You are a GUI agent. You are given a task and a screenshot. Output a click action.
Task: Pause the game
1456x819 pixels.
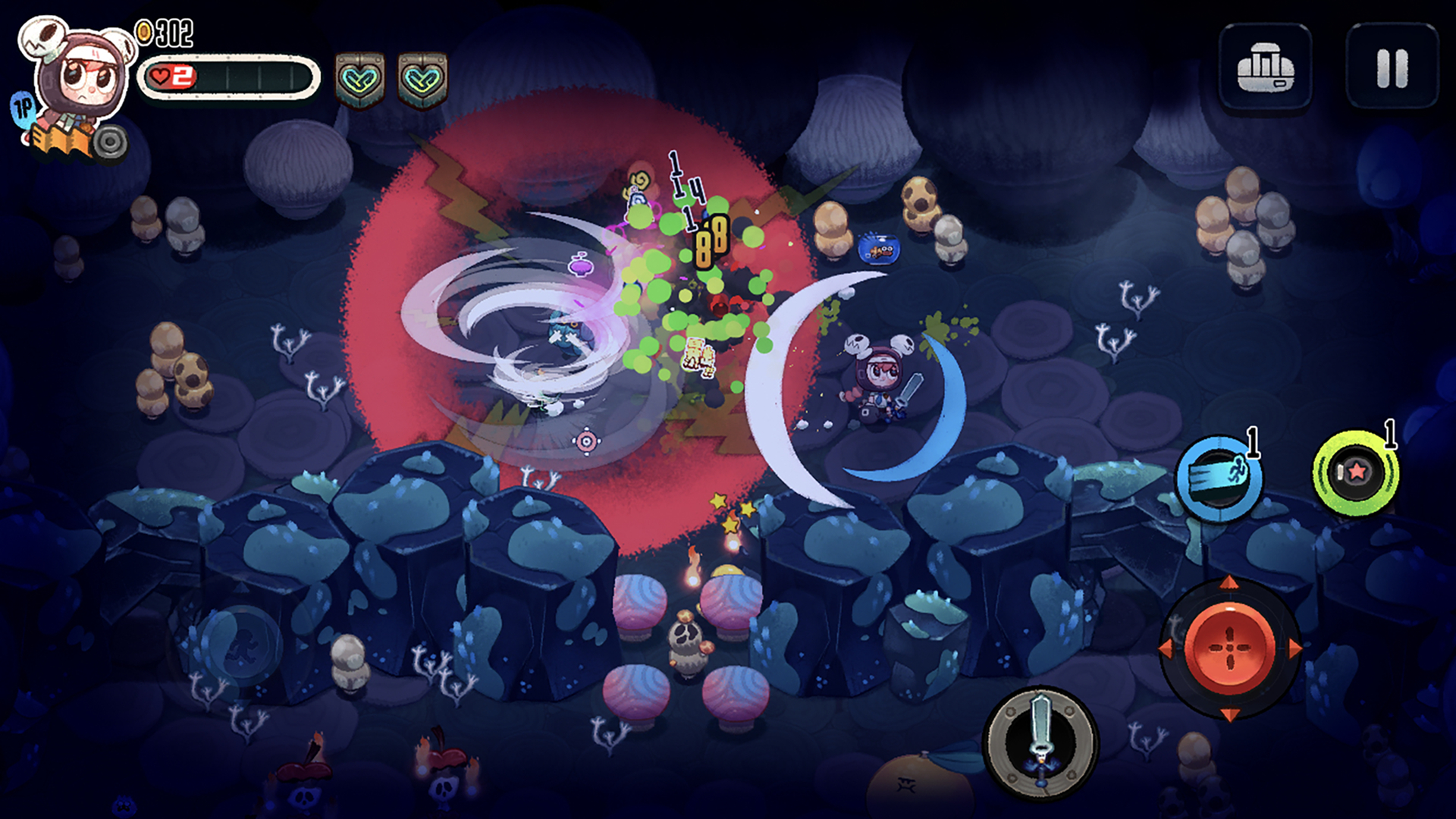(x=1392, y=67)
